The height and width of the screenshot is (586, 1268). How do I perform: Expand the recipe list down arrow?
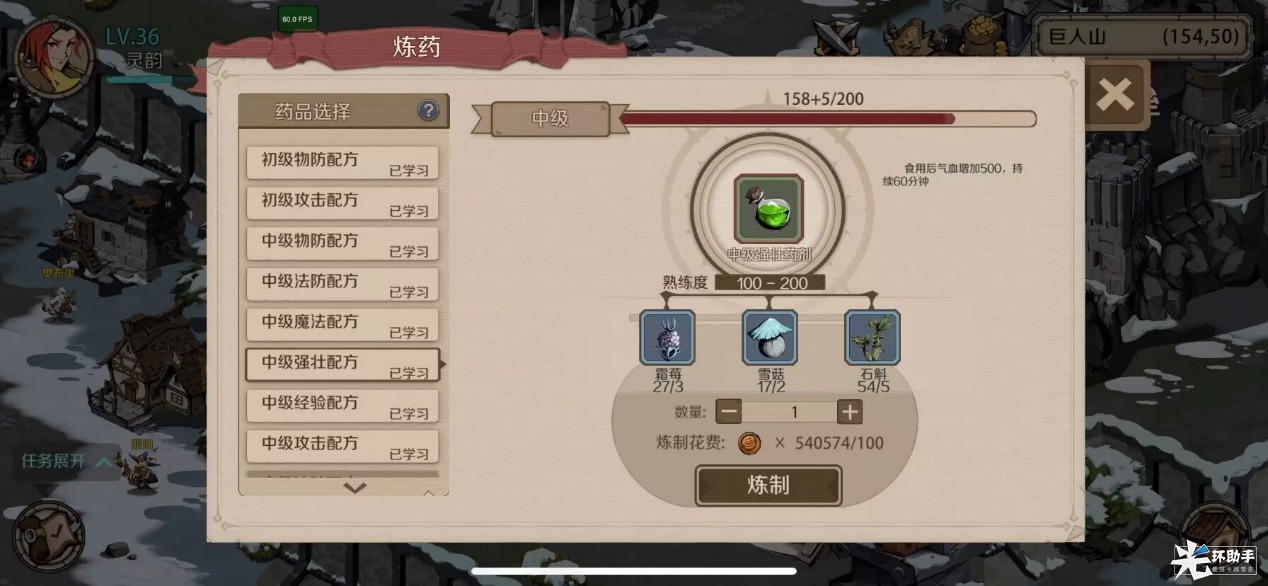[355, 488]
